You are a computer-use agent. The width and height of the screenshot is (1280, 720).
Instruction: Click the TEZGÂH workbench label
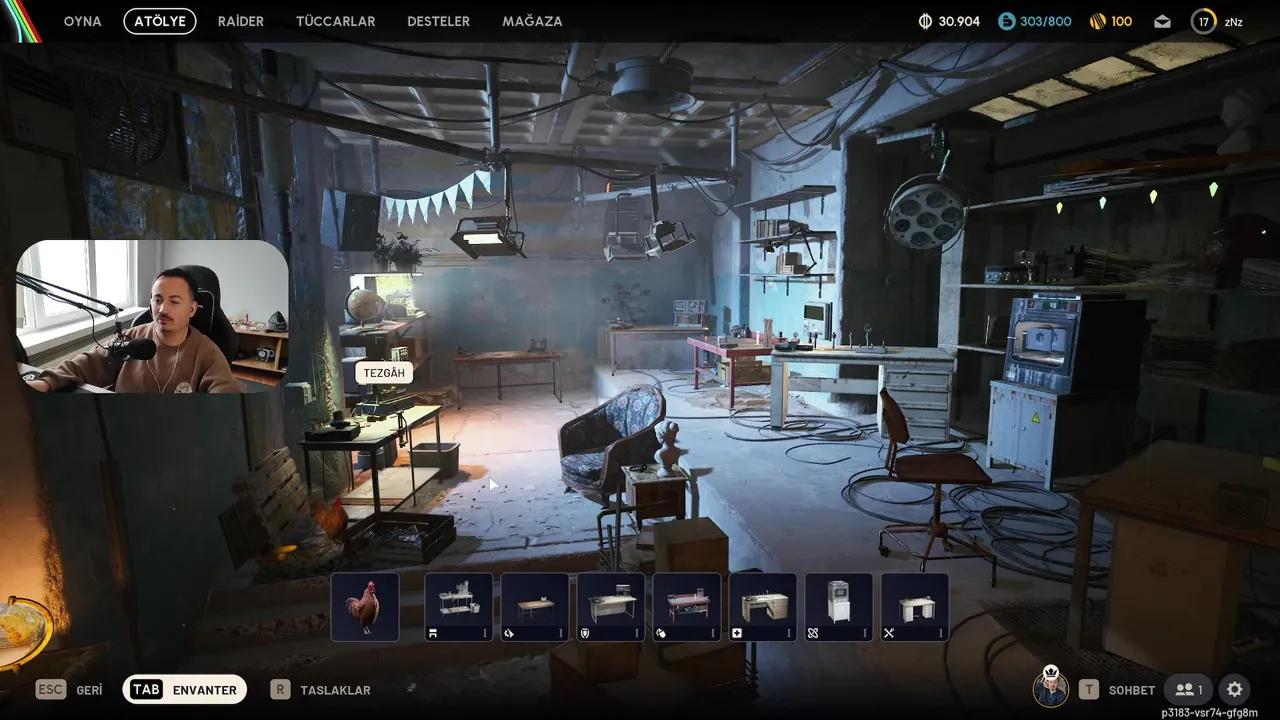(x=384, y=373)
